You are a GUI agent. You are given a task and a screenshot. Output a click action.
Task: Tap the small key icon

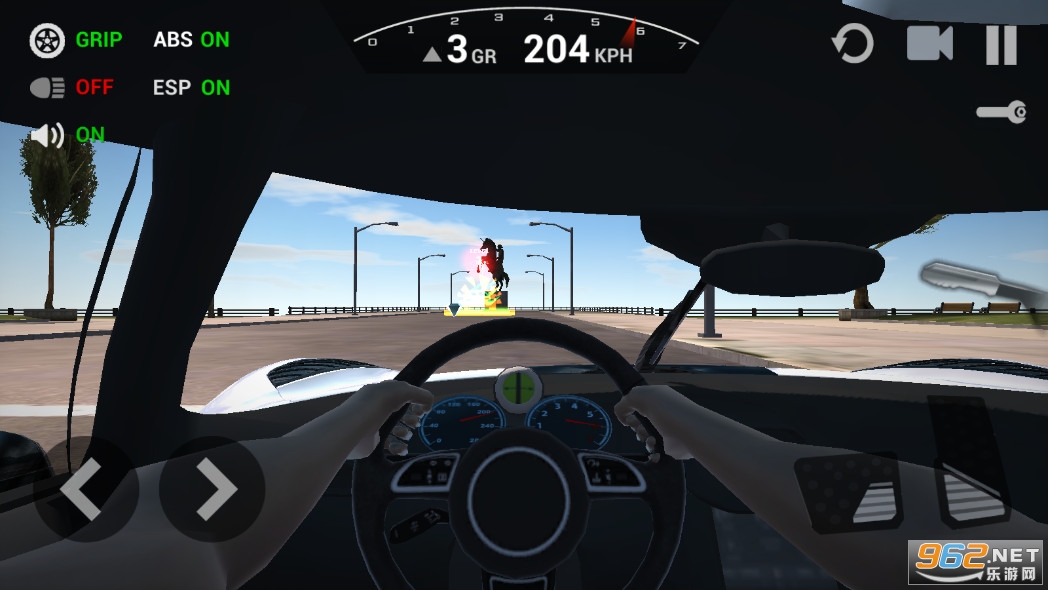click(x=1001, y=112)
